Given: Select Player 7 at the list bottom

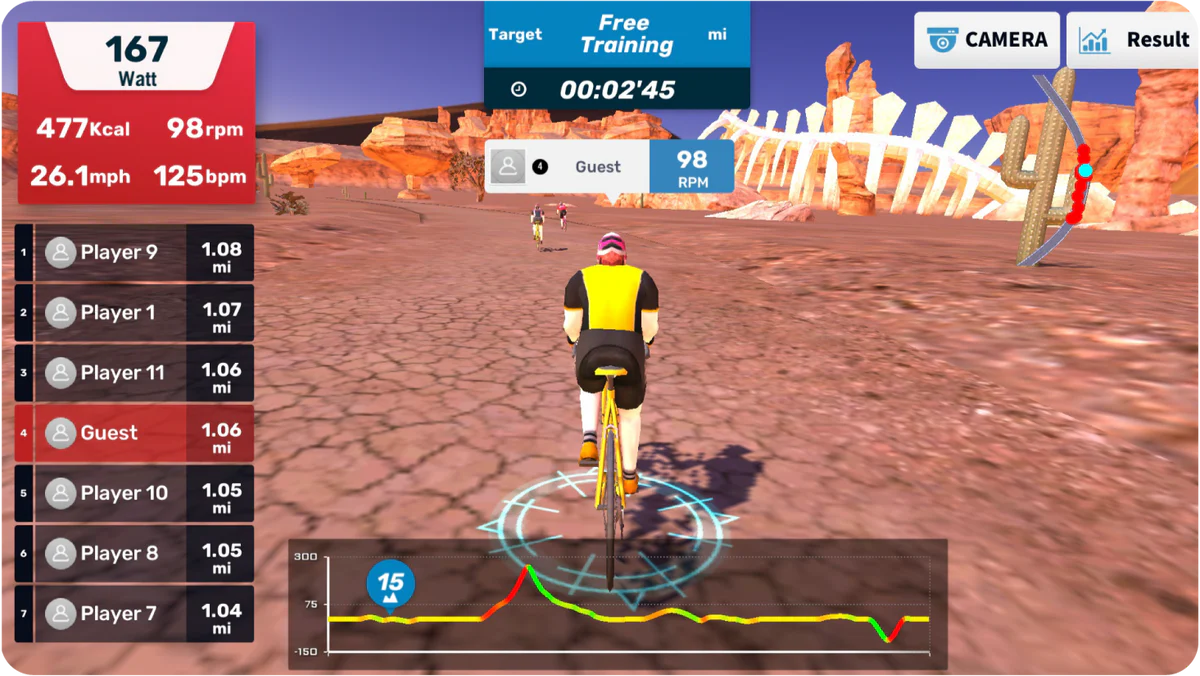Looking at the screenshot, I should pyautogui.click(x=134, y=613).
